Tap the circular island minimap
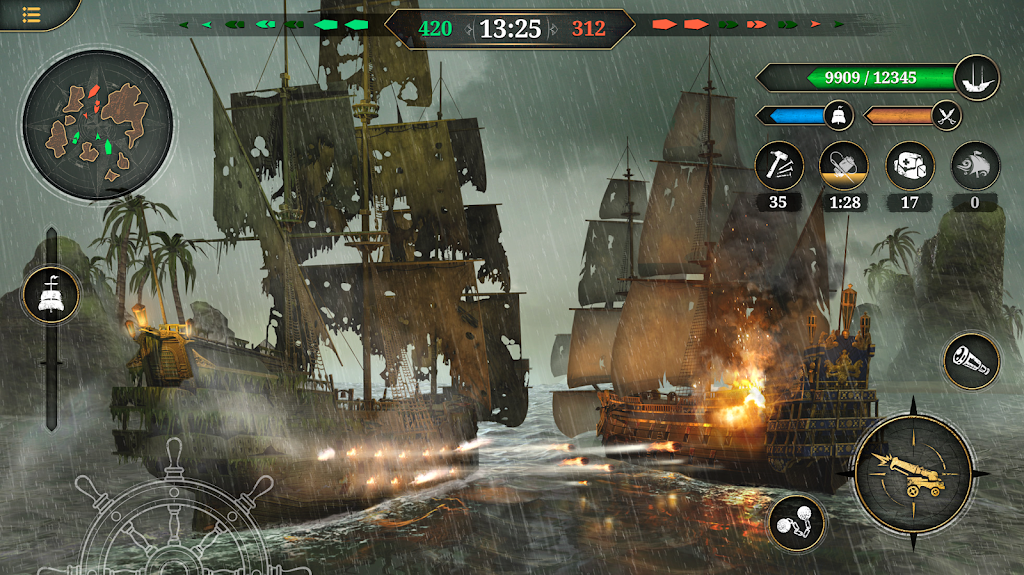This screenshot has height=575, width=1024. pyautogui.click(x=98, y=125)
